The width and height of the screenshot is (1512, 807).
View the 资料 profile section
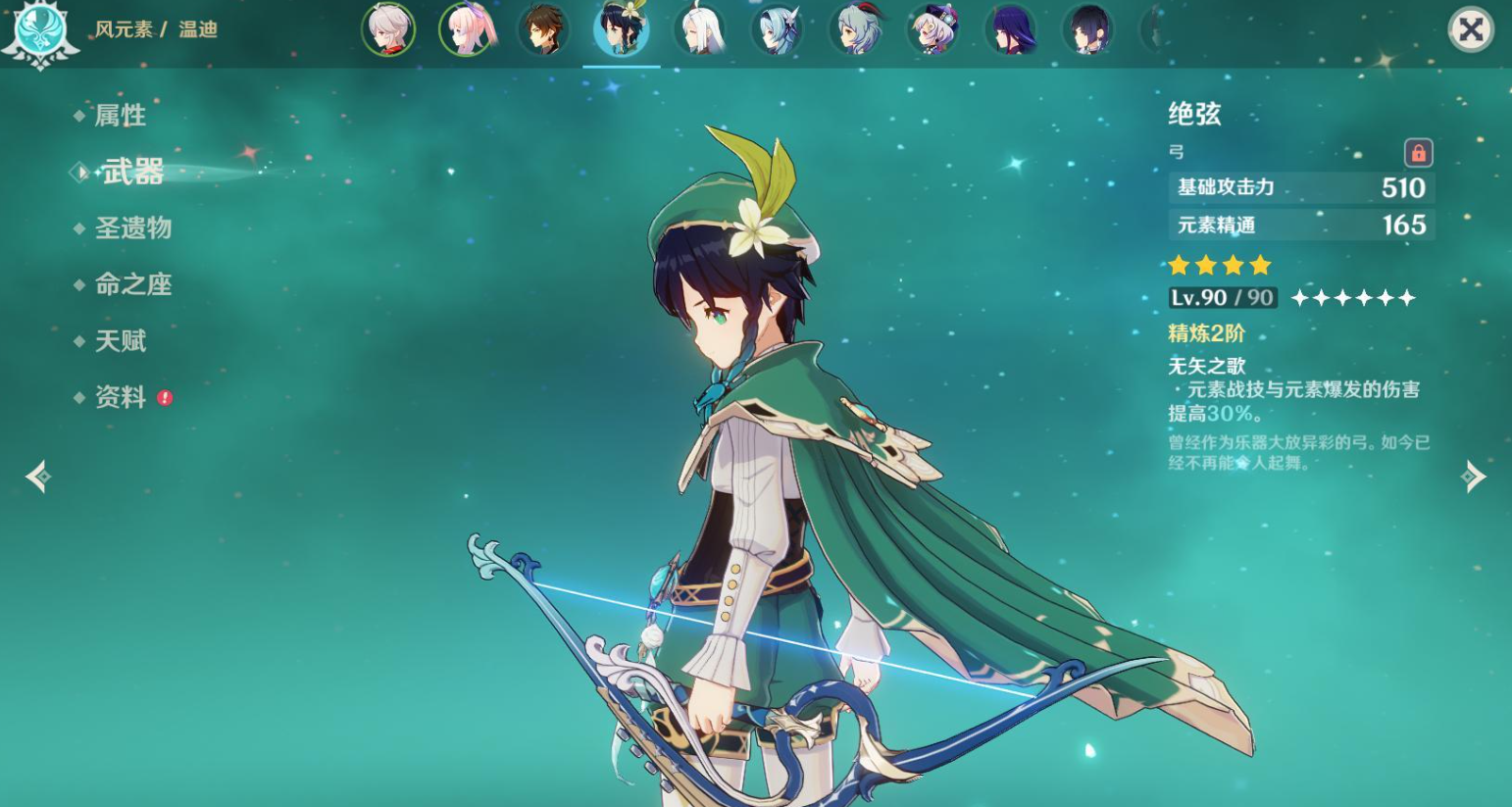click(120, 397)
